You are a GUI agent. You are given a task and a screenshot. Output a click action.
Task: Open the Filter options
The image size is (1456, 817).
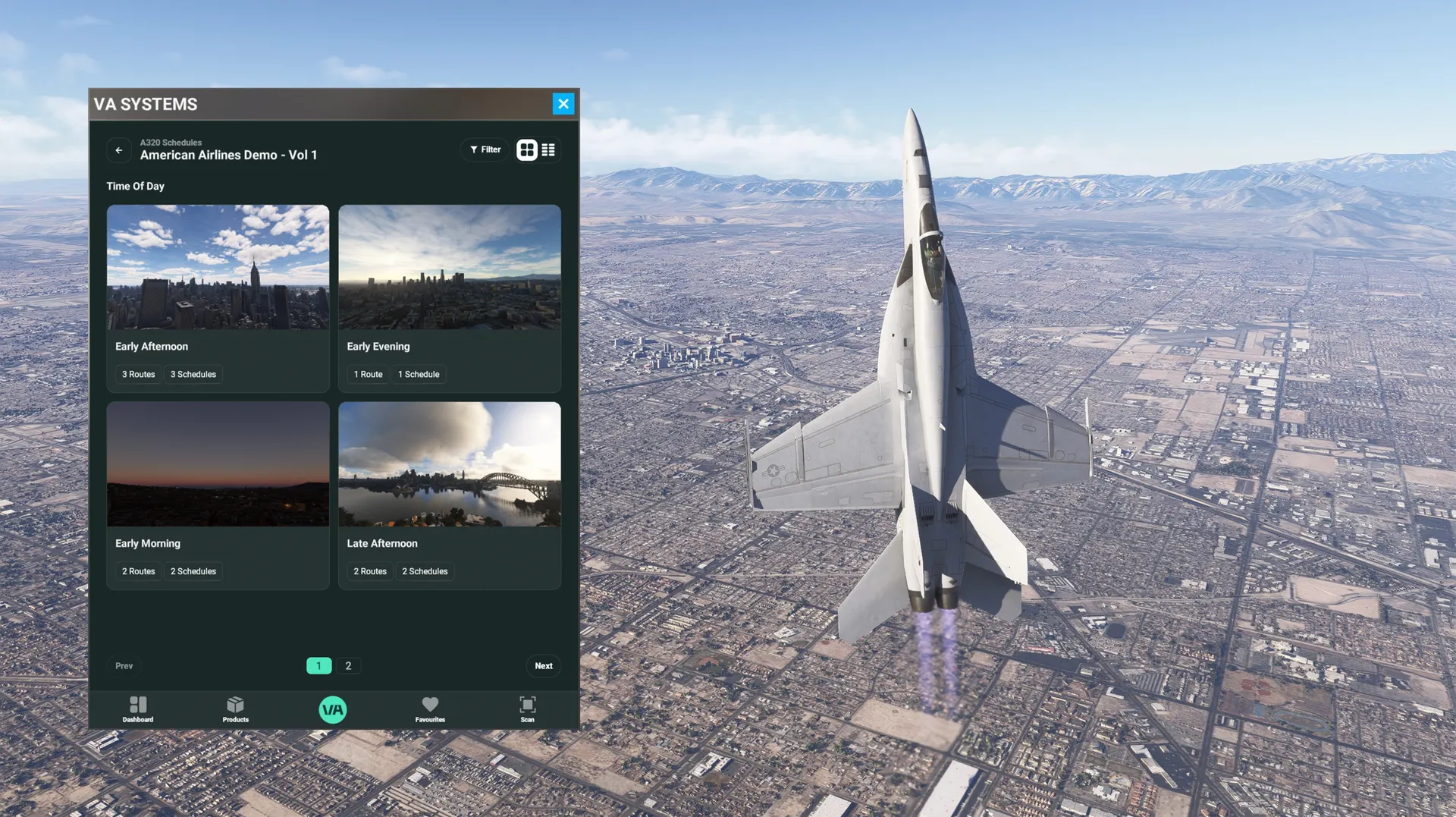[x=485, y=150]
